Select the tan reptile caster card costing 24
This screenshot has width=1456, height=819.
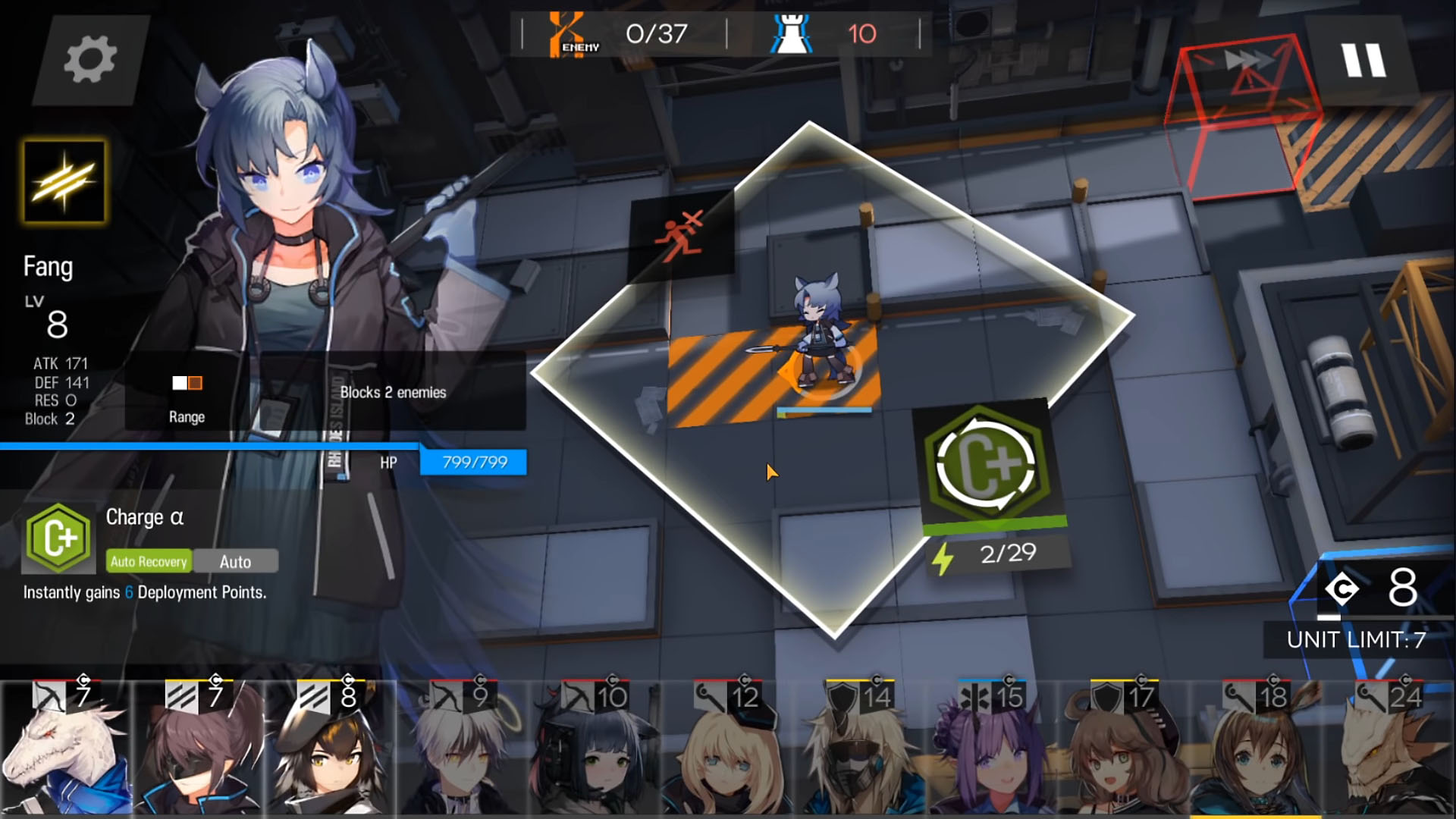pos(1388,751)
